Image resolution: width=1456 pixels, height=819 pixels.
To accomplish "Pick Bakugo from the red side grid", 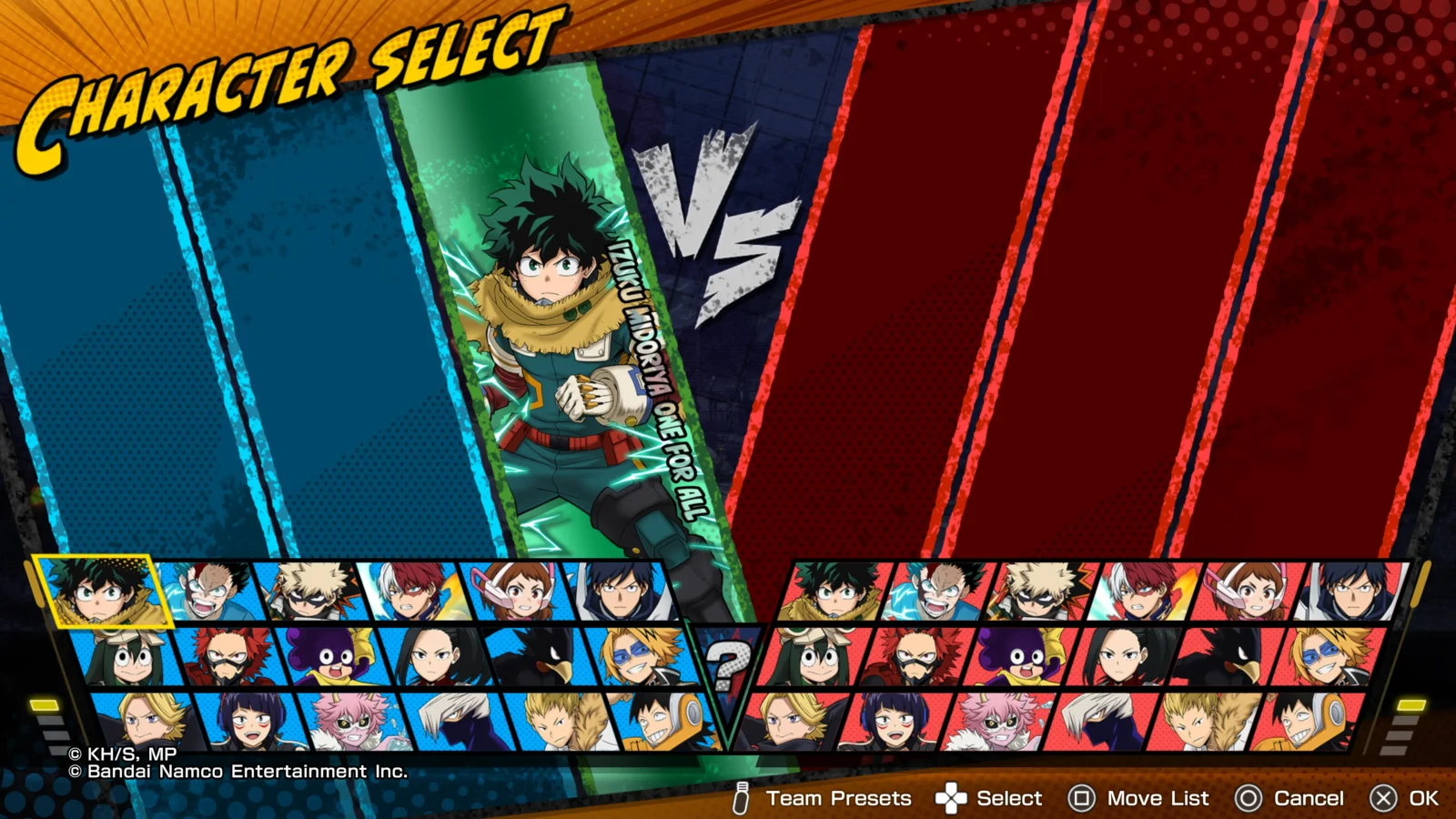I will point(1043,592).
